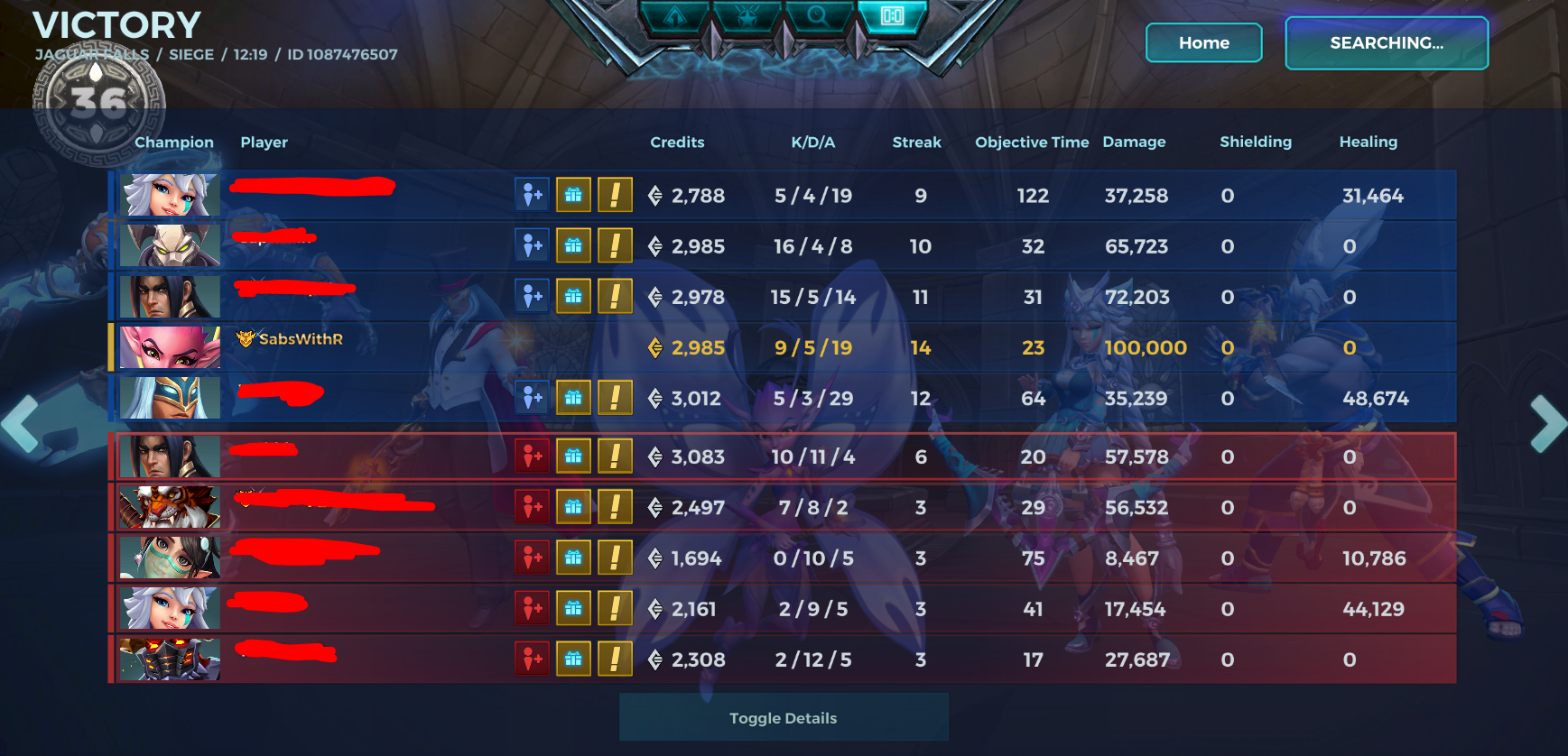
Task: Click the right arrow for the next page
Action: pos(1547,424)
